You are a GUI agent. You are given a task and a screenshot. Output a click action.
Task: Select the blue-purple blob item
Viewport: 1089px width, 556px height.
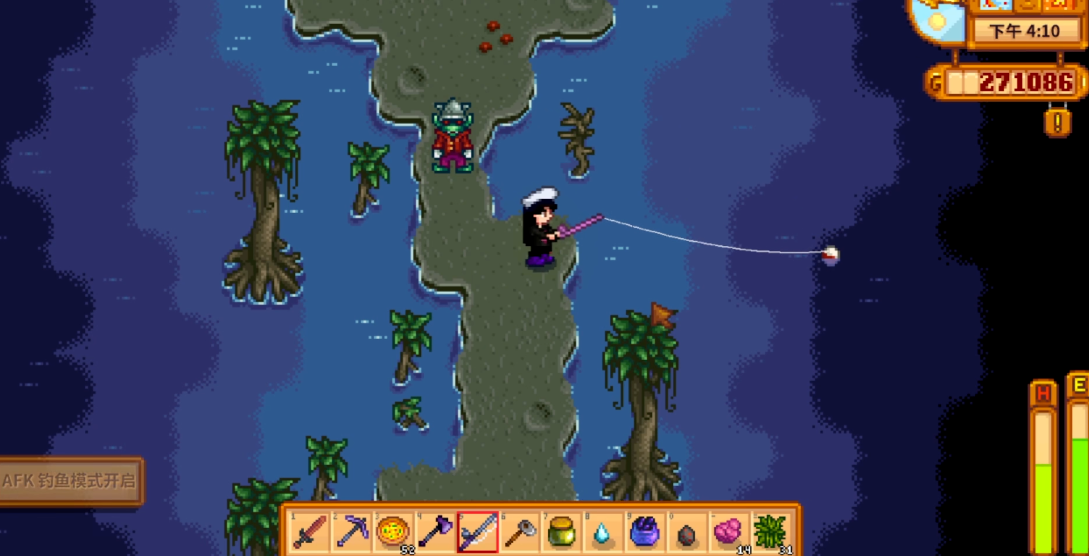[x=646, y=530]
